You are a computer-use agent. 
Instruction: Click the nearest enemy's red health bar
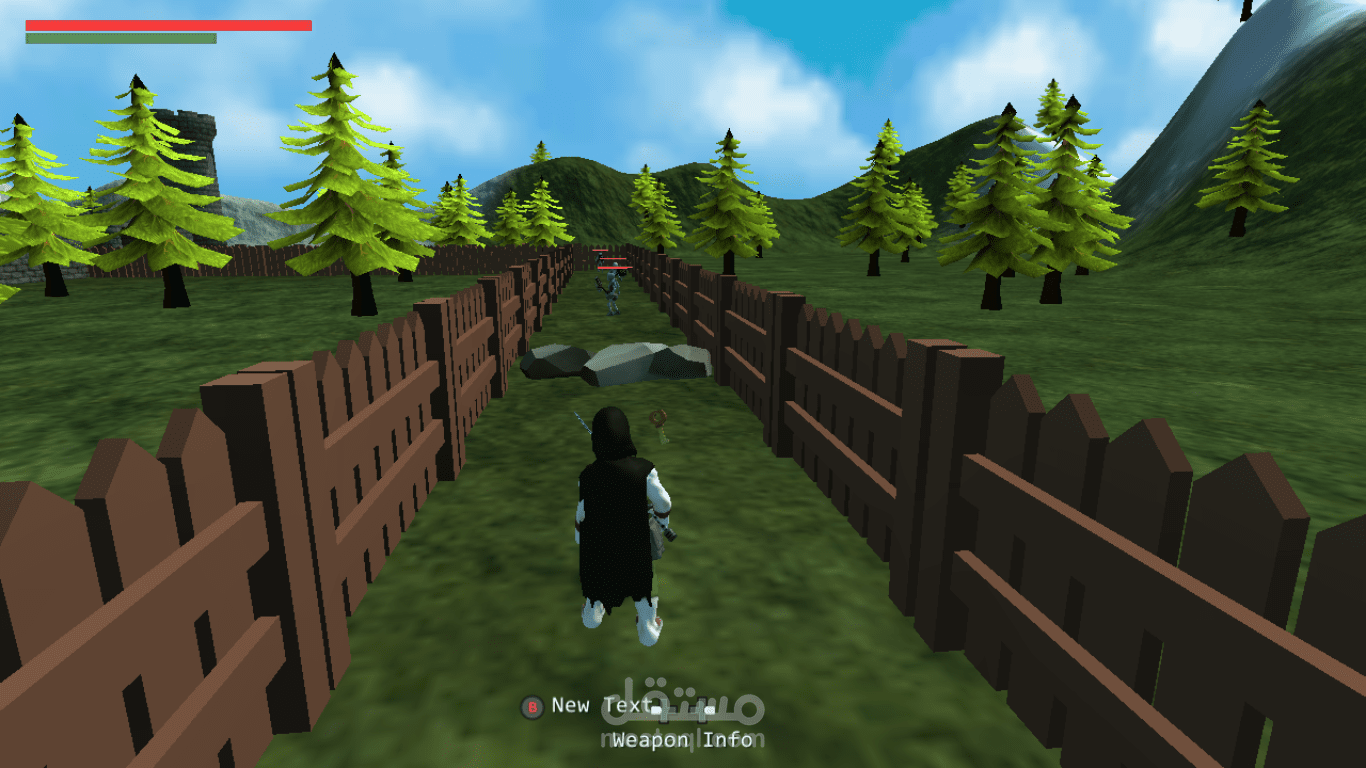pyautogui.click(x=613, y=267)
